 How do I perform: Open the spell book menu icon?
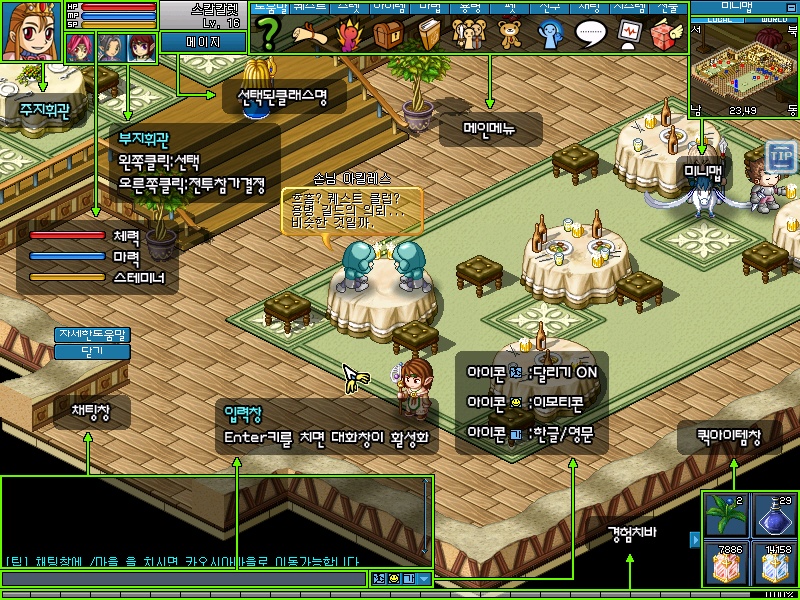pos(429,35)
